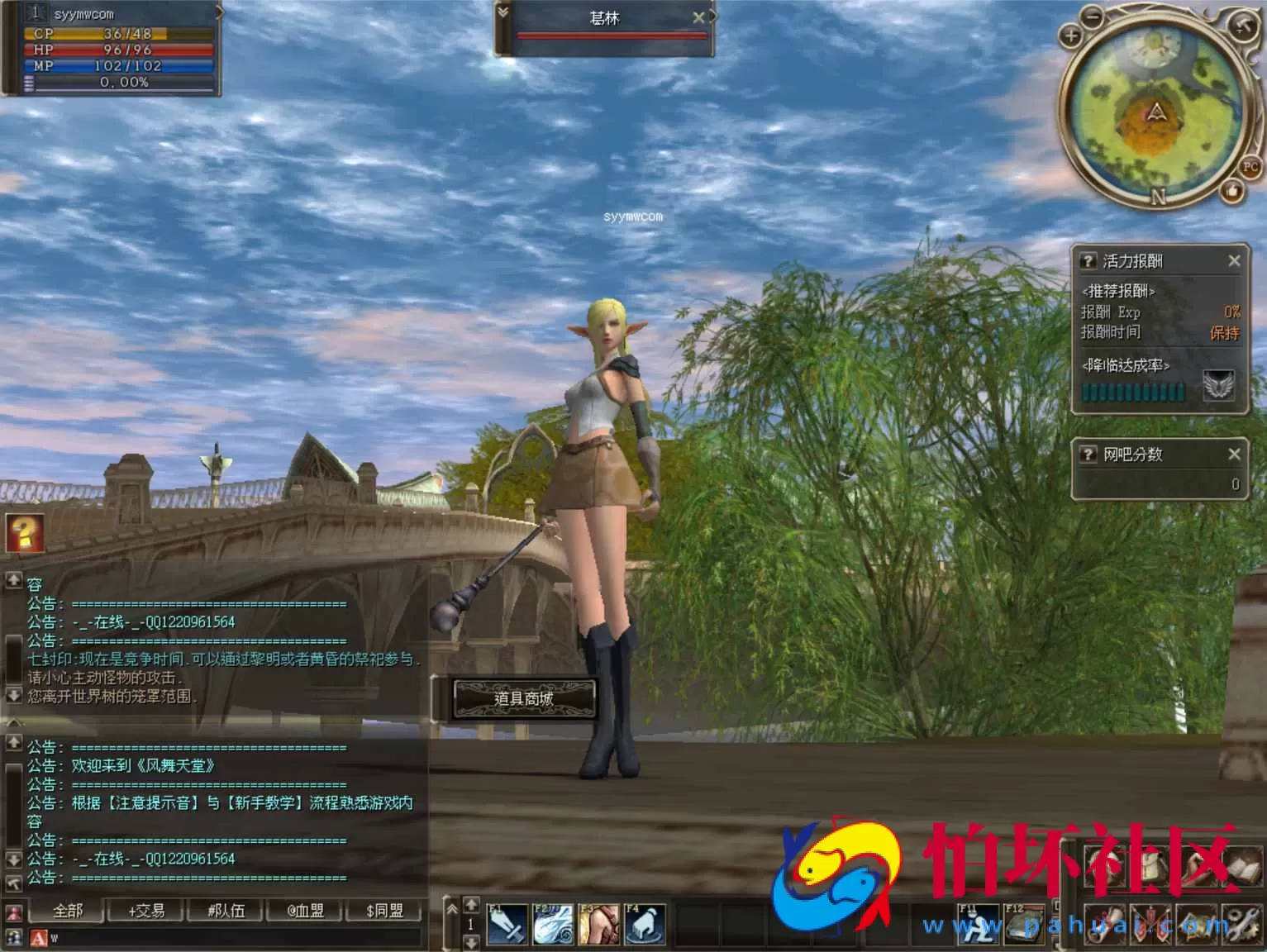Switch to the 全部 chat tab

point(68,911)
